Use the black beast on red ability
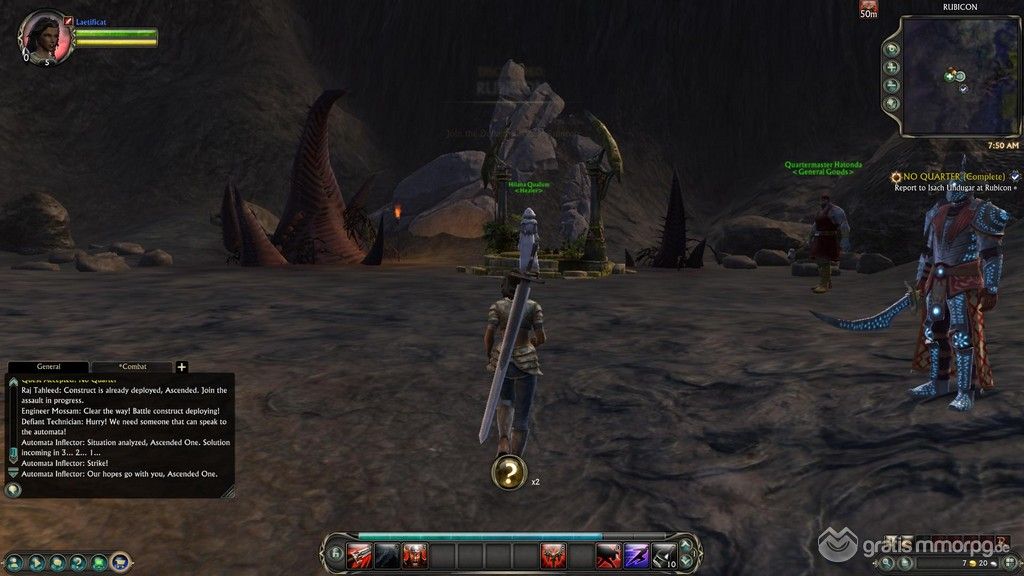This screenshot has width=1024, height=576. click(x=608, y=554)
